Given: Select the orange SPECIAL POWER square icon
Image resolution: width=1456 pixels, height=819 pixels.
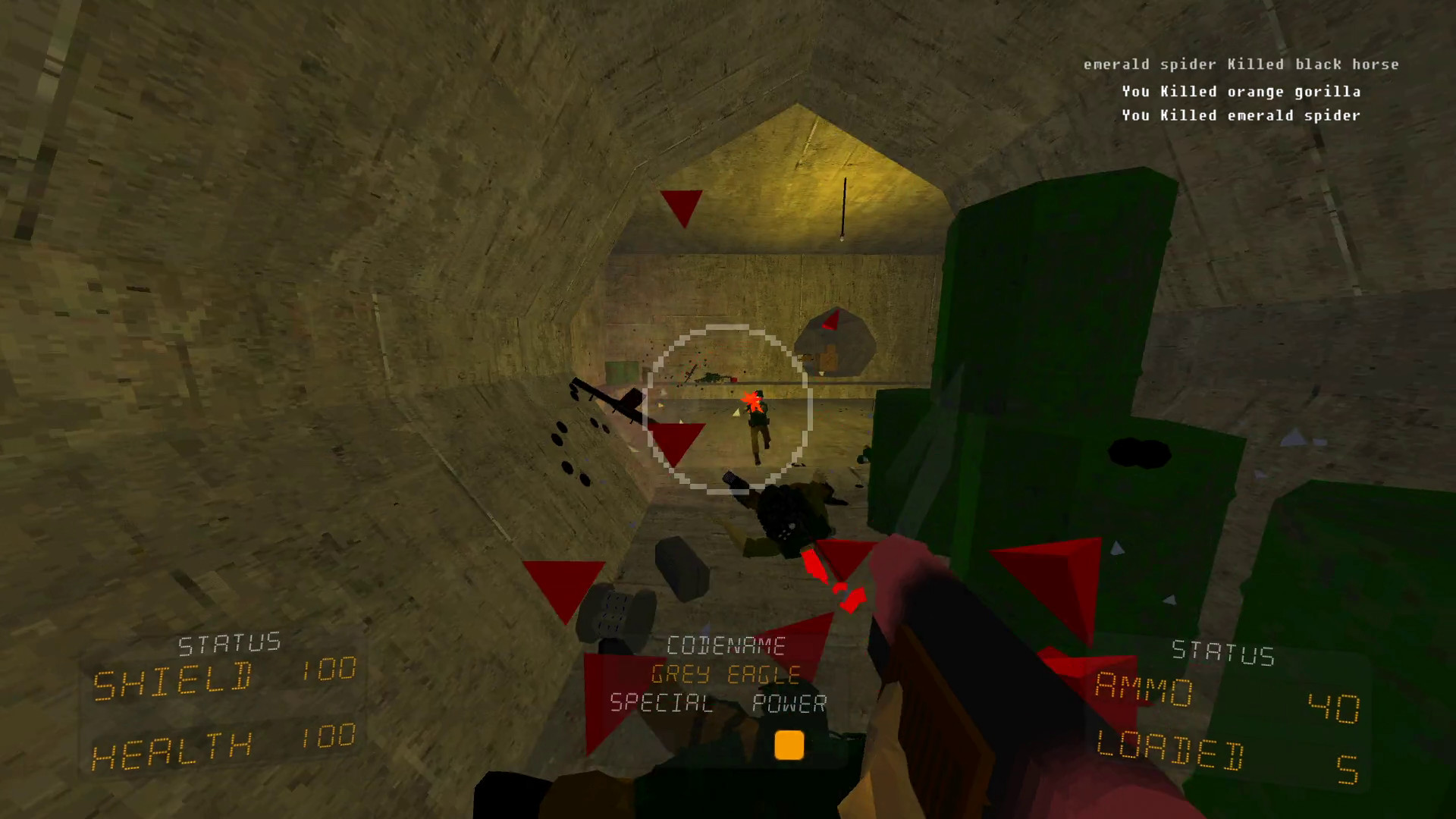Looking at the screenshot, I should click(x=789, y=747).
